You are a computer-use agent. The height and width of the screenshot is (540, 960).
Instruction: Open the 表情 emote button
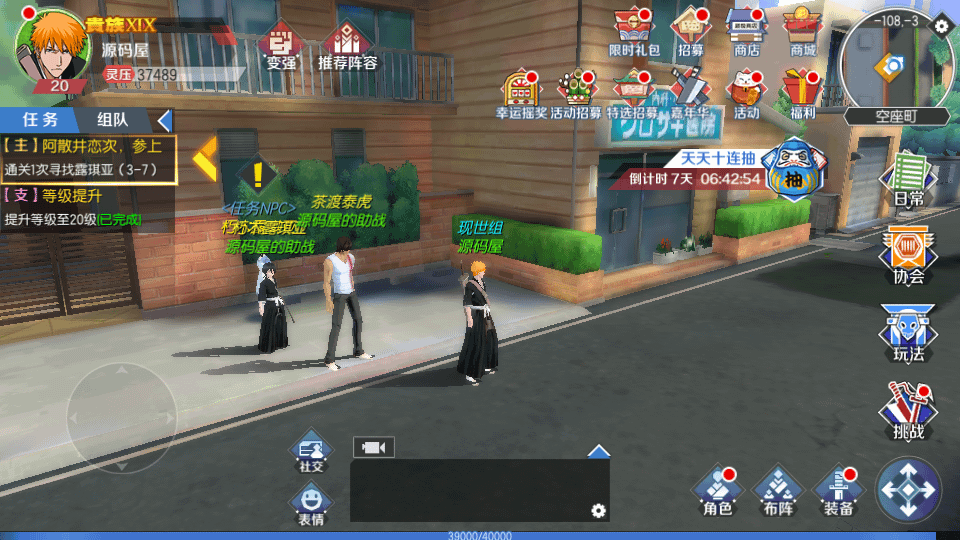(311, 503)
